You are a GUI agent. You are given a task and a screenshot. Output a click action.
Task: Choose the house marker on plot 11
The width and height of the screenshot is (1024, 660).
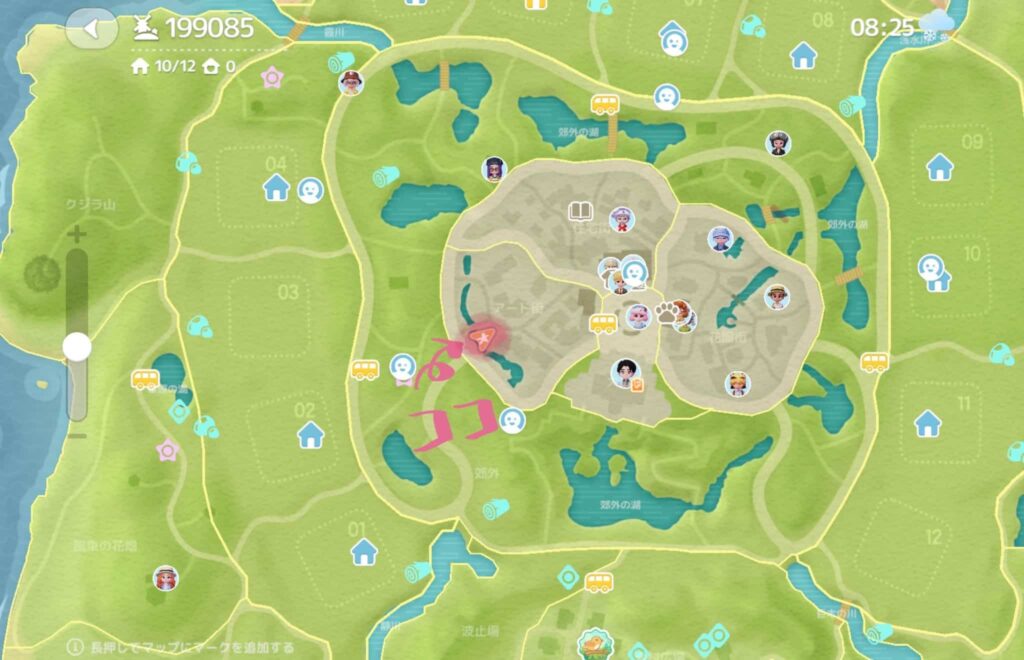click(x=930, y=424)
